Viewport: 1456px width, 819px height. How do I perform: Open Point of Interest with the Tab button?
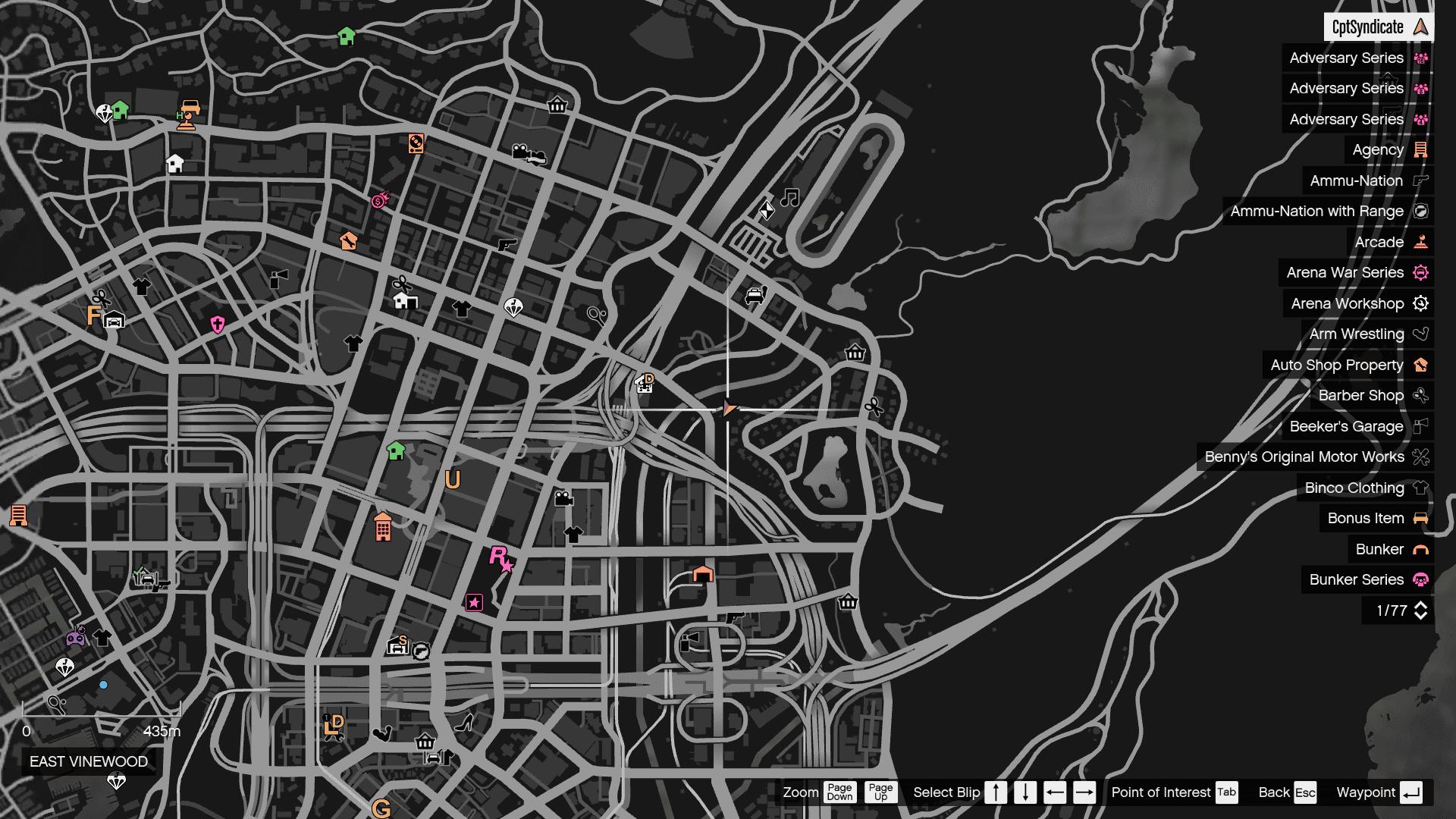1225,792
